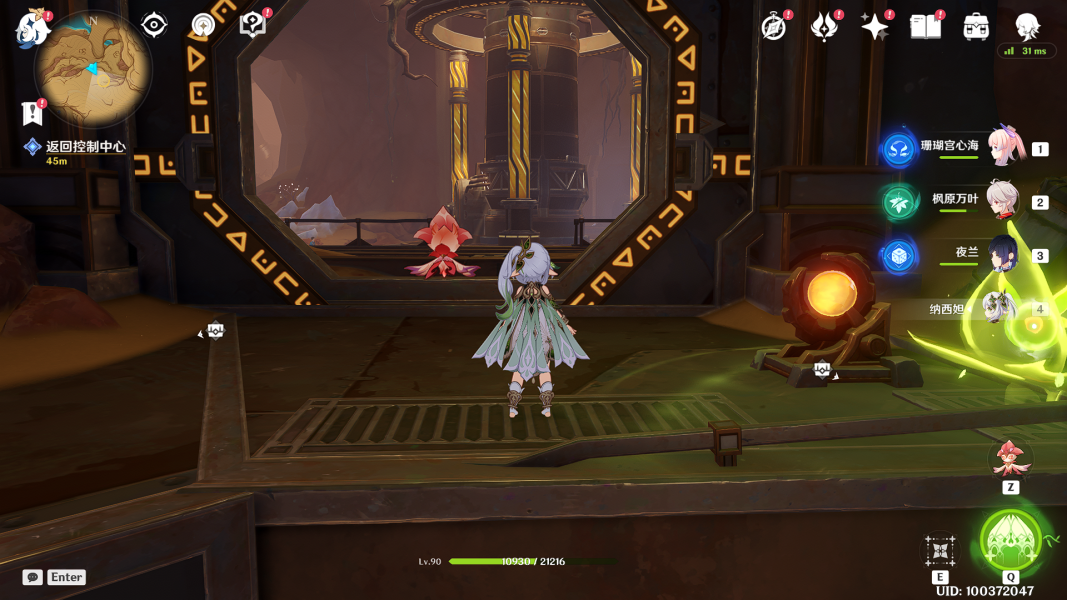Open the adventurer handbook book icon
This screenshot has width=1067, height=600.
[x=925, y=27]
